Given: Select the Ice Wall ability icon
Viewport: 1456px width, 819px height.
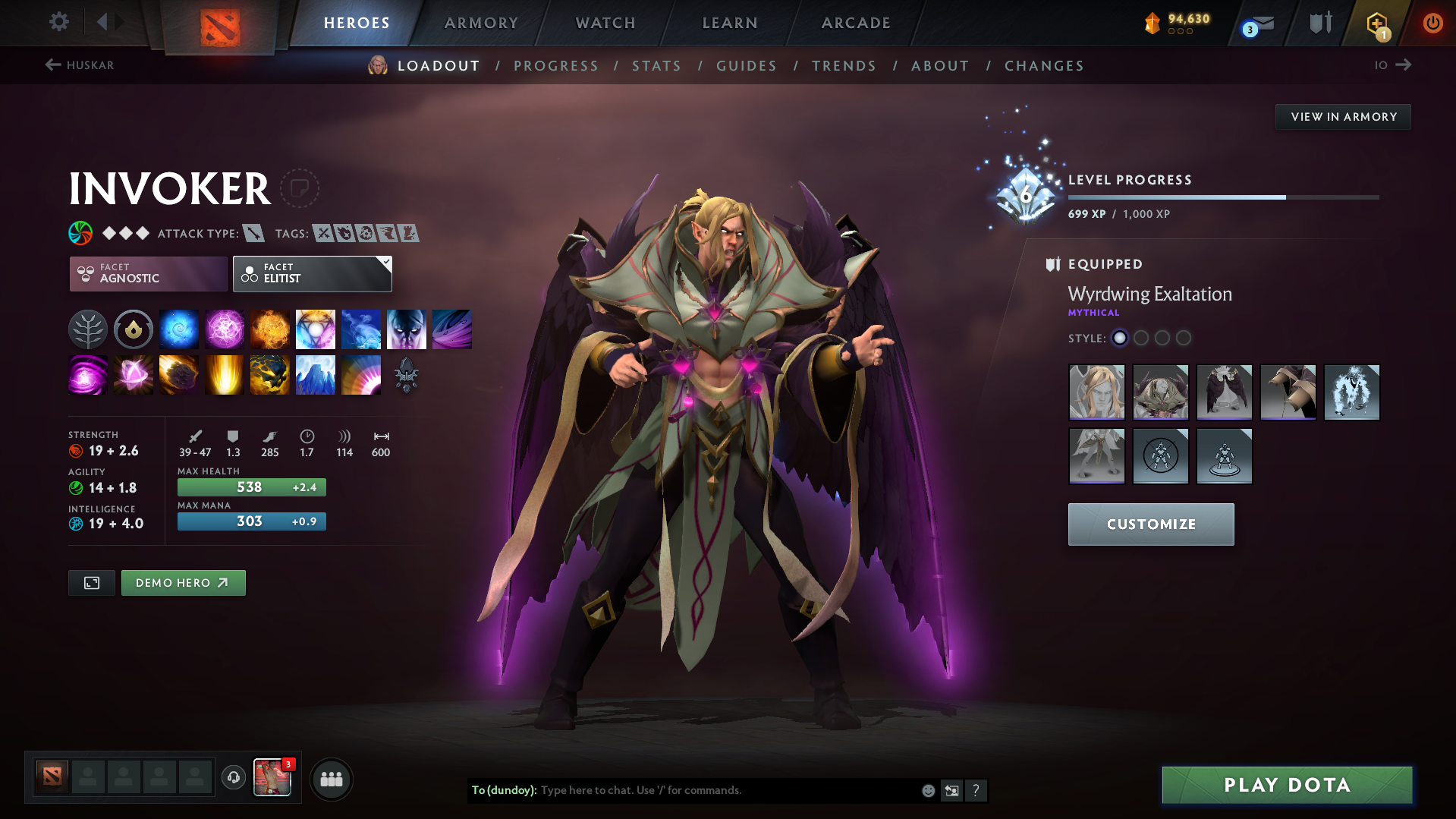Looking at the screenshot, I should [316, 375].
